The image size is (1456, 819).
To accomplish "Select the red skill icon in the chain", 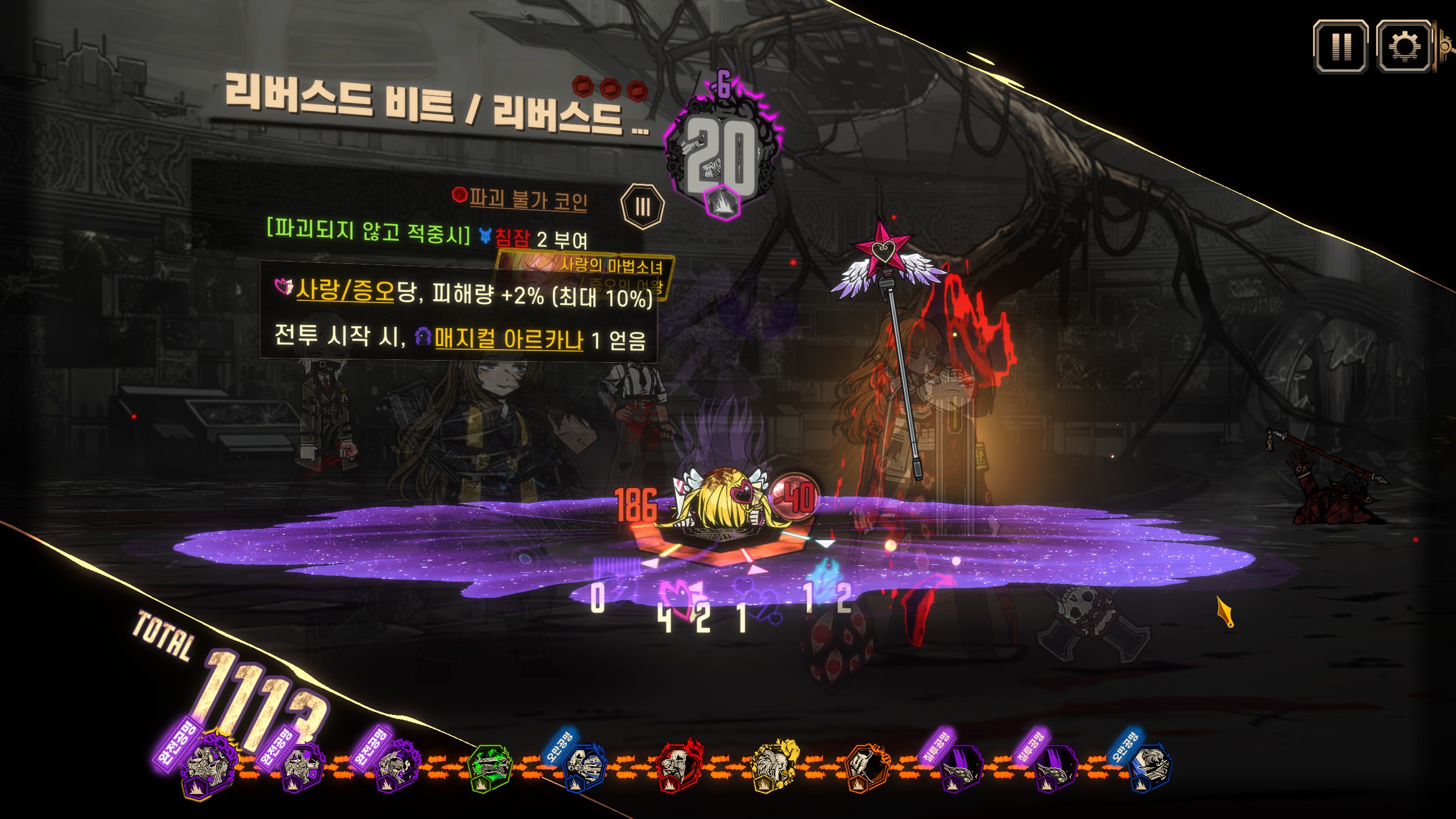I will 678,764.
